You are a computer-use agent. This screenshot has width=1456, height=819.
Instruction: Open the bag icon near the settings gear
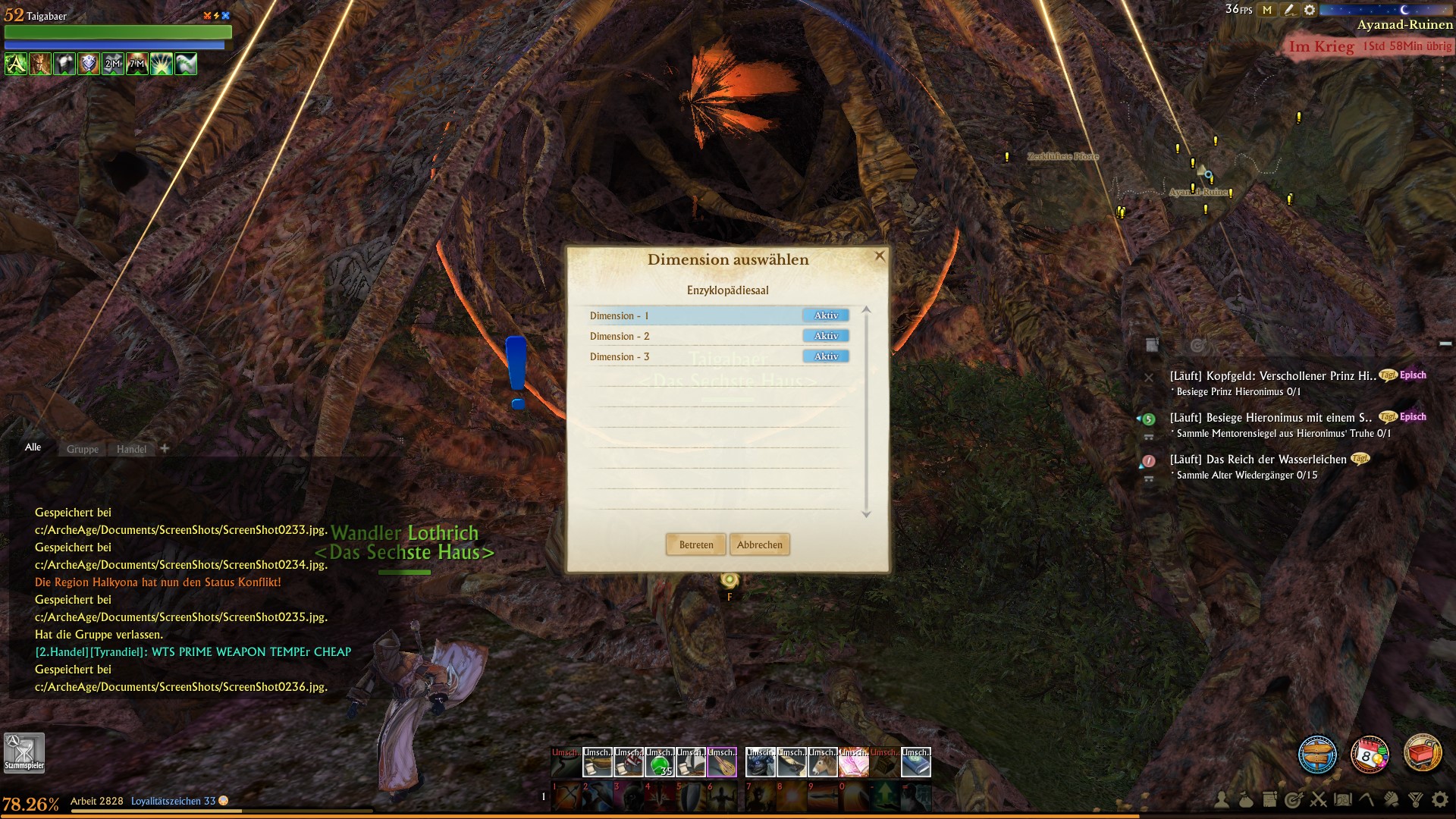click(1246, 799)
